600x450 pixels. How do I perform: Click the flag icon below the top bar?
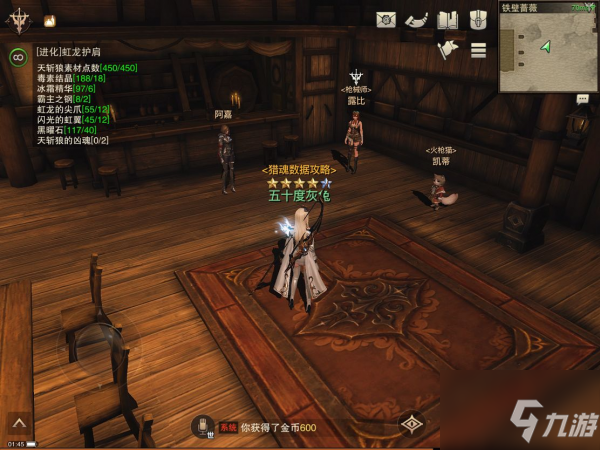[x=447, y=50]
